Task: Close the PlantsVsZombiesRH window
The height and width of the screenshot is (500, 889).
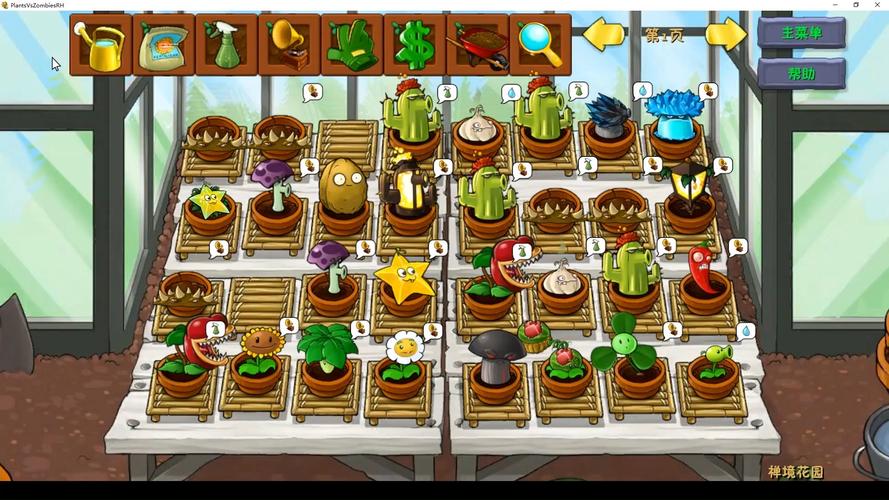Action: pyautogui.click(x=877, y=5)
